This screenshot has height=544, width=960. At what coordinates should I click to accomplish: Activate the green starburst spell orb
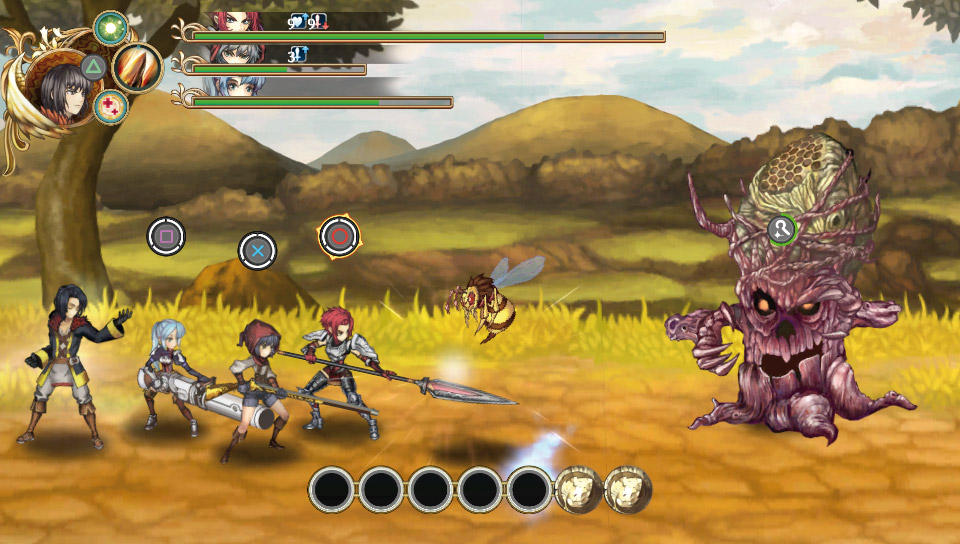pos(109,27)
